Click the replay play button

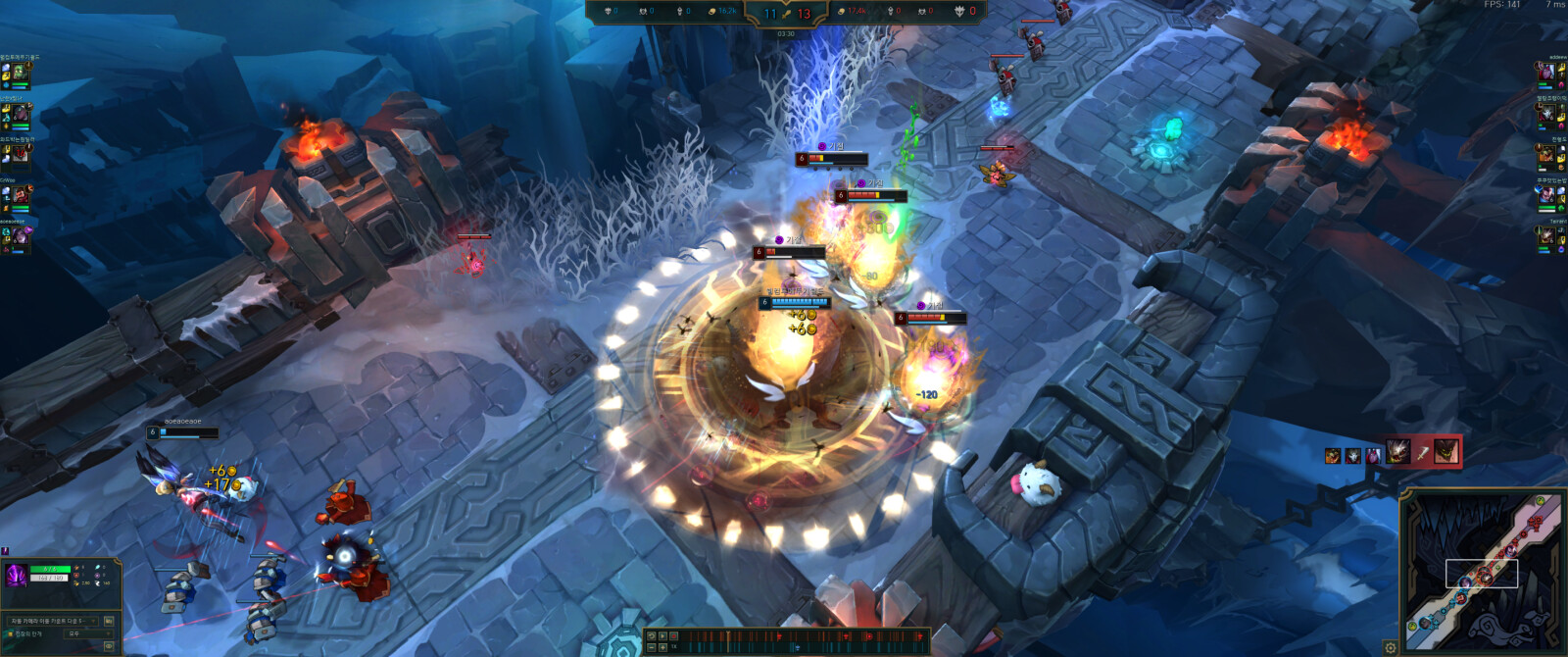(662, 636)
